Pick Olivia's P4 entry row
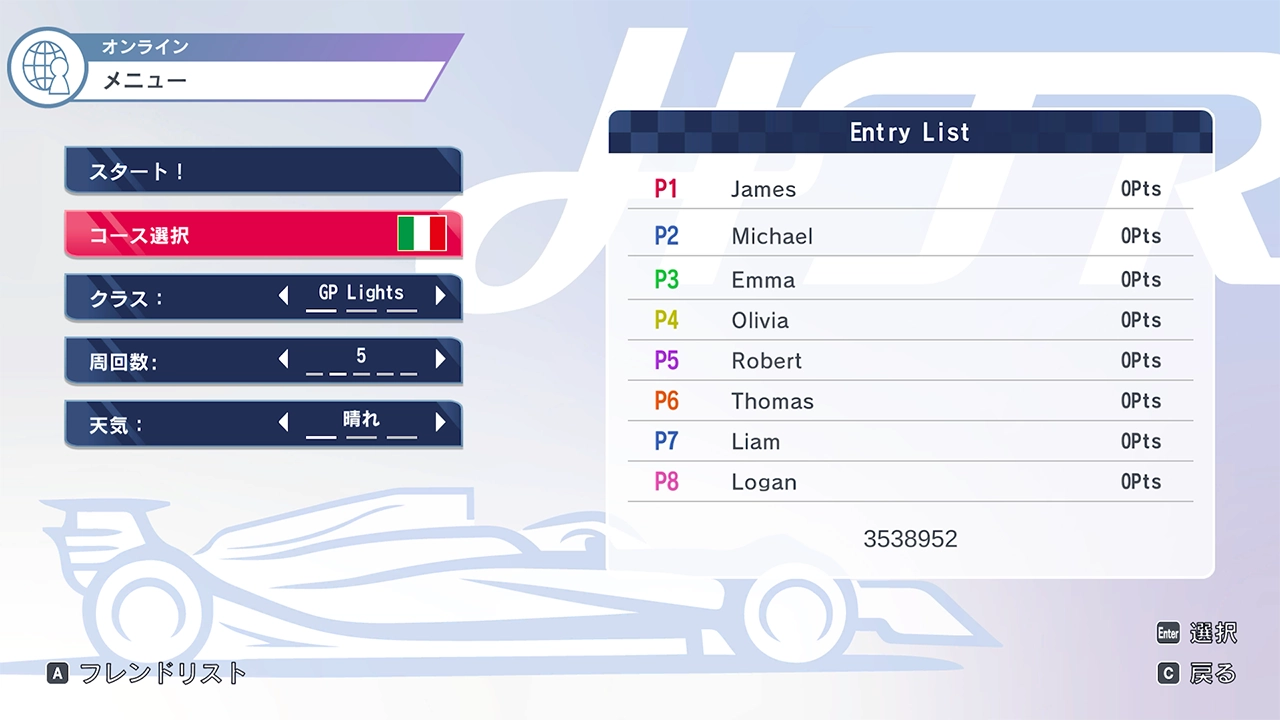The image size is (1280, 720). 910,320
